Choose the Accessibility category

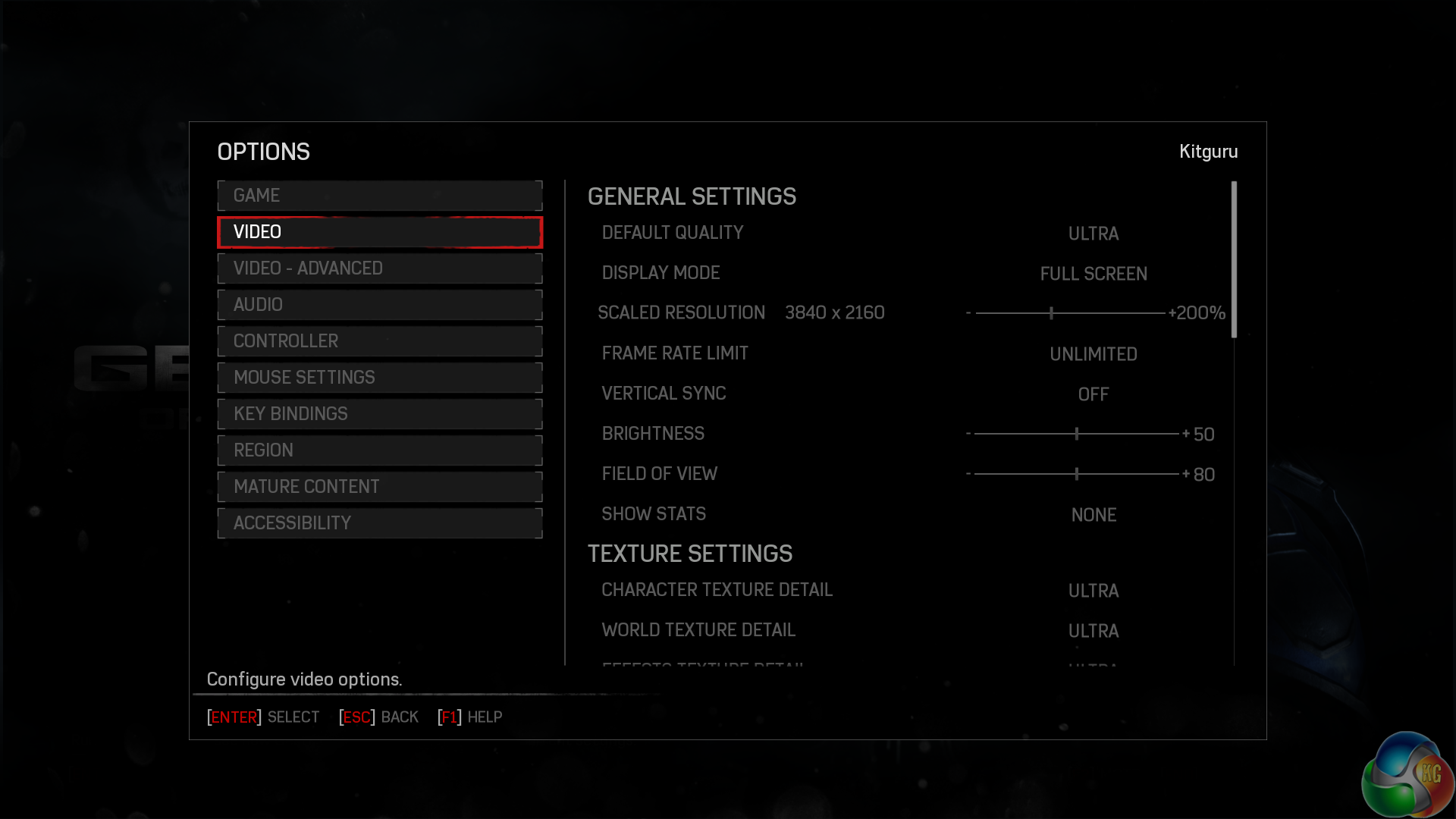379,523
